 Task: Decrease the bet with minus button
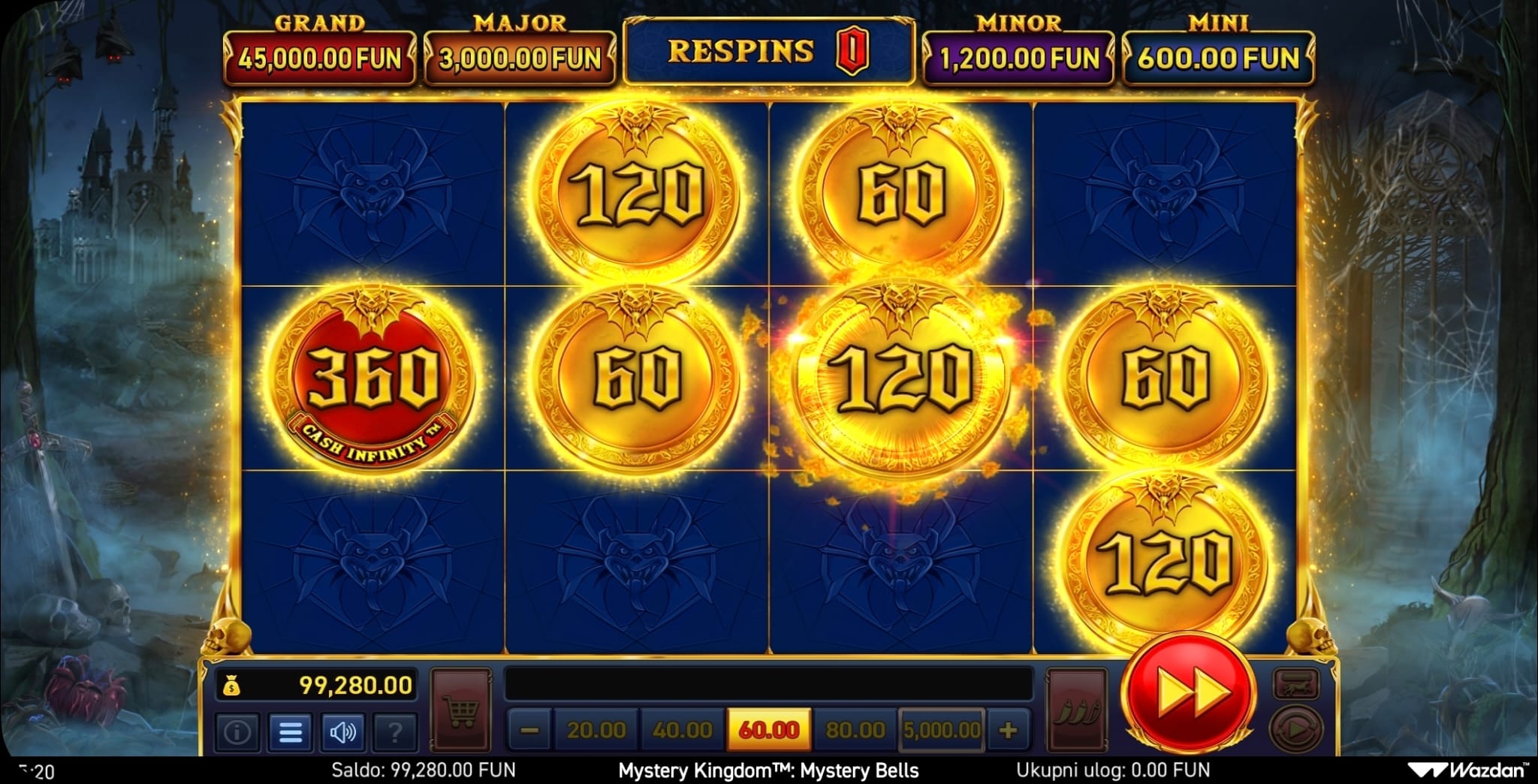[529, 730]
